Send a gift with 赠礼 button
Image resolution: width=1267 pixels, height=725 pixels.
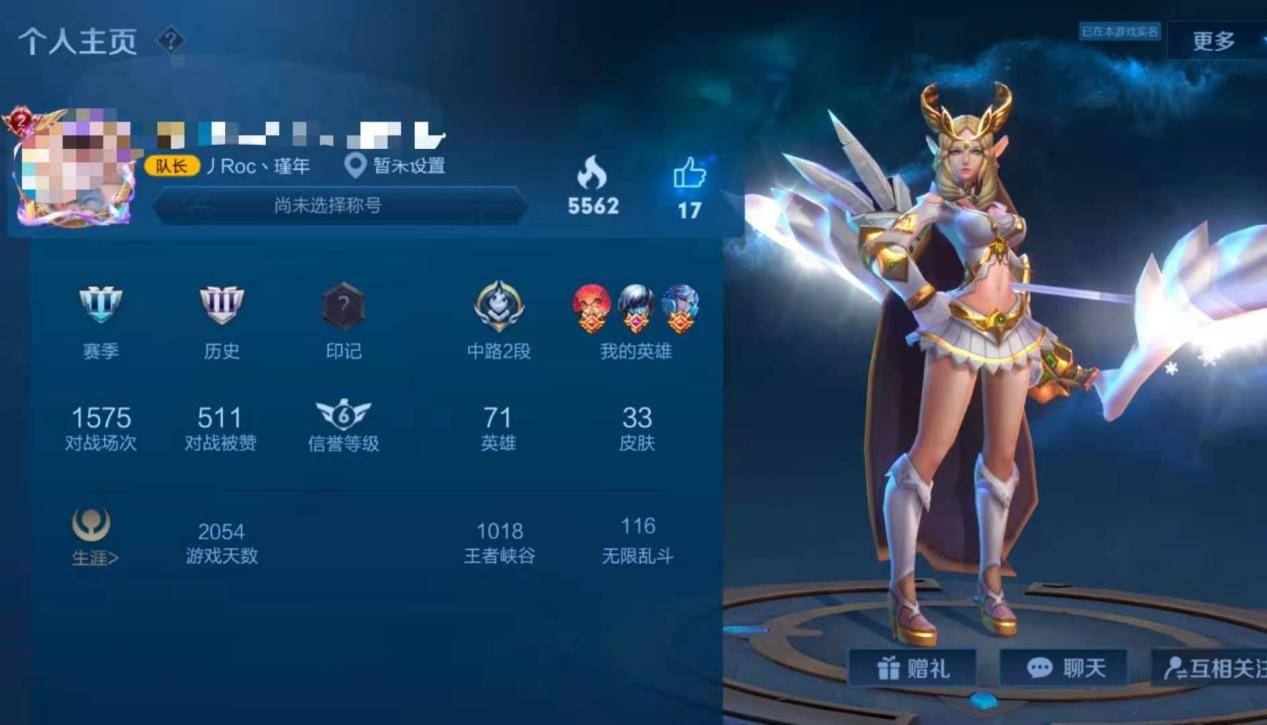pyautogui.click(x=912, y=668)
